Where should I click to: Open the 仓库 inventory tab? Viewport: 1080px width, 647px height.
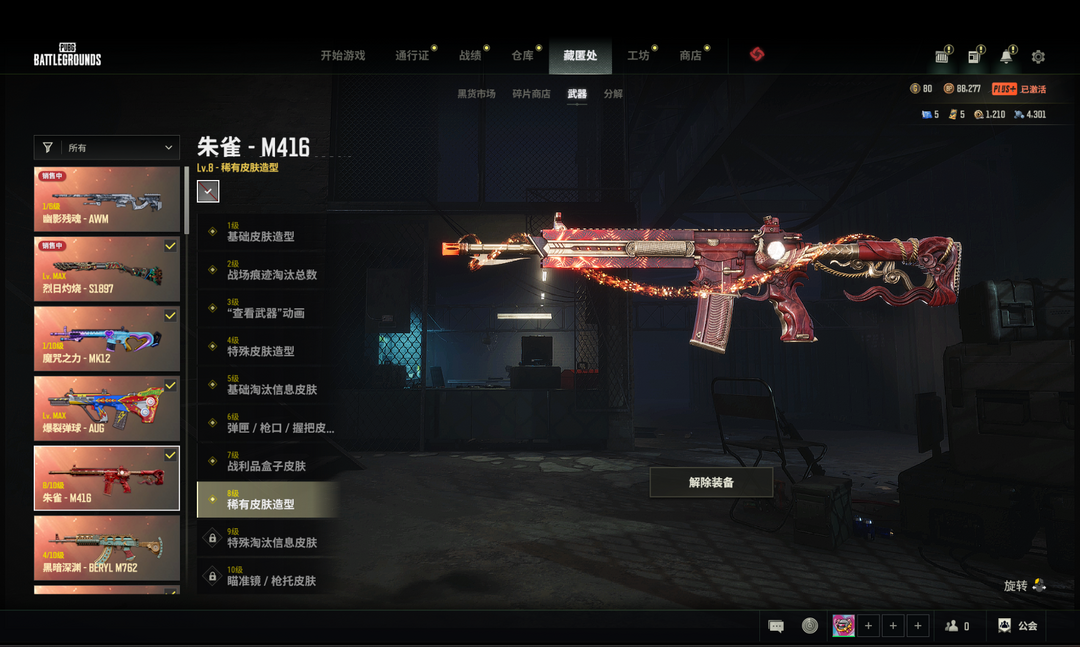tap(523, 56)
